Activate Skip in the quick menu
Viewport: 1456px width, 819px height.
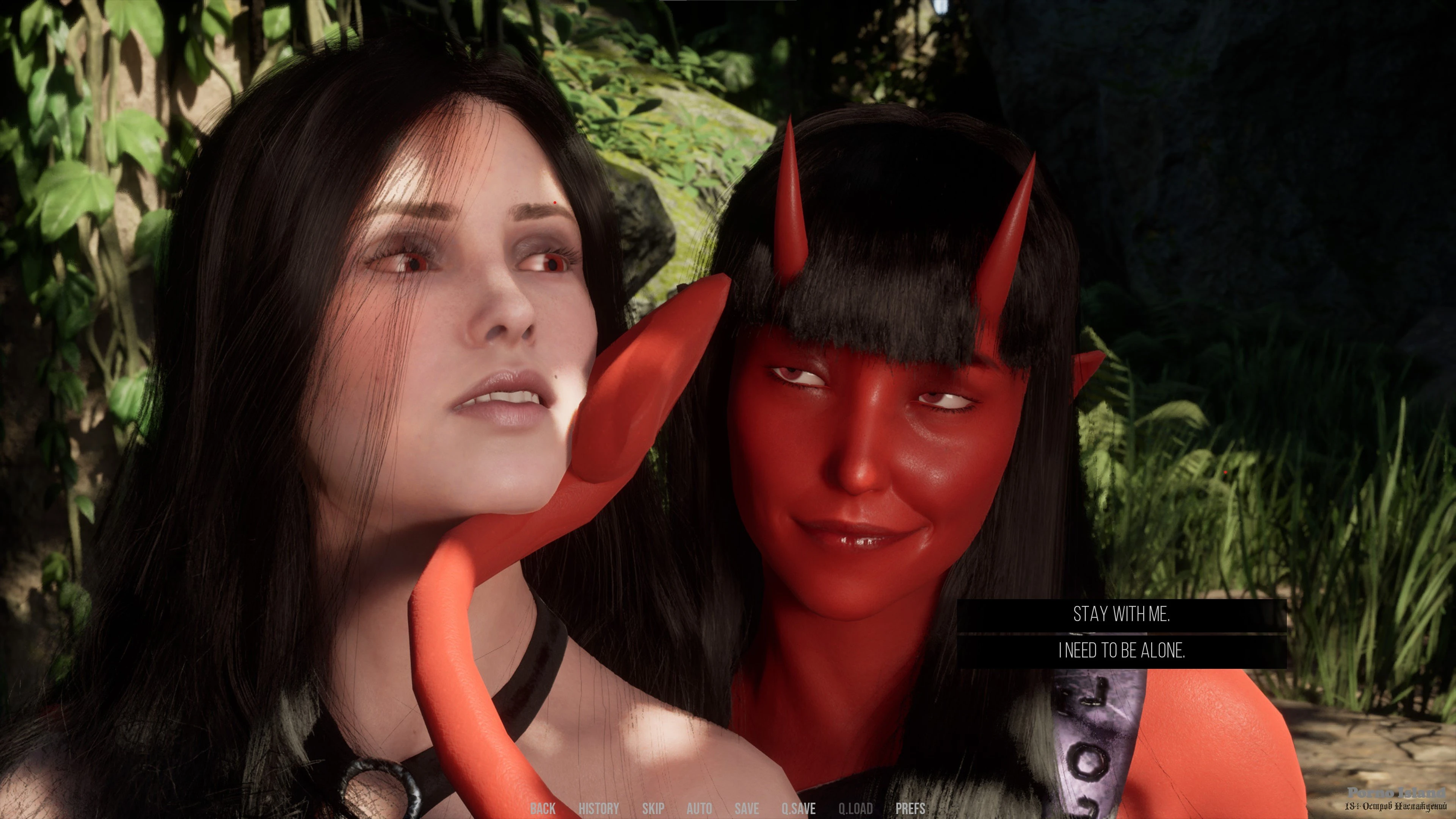pos(653,808)
